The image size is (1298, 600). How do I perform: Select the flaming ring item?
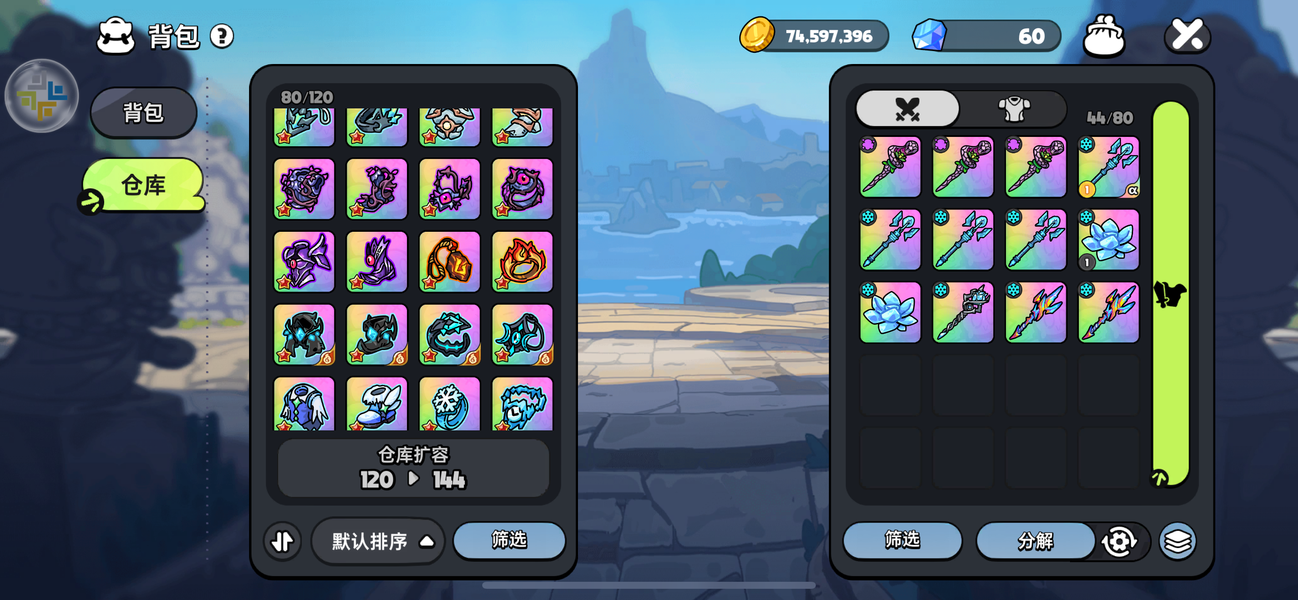(522, 262)
